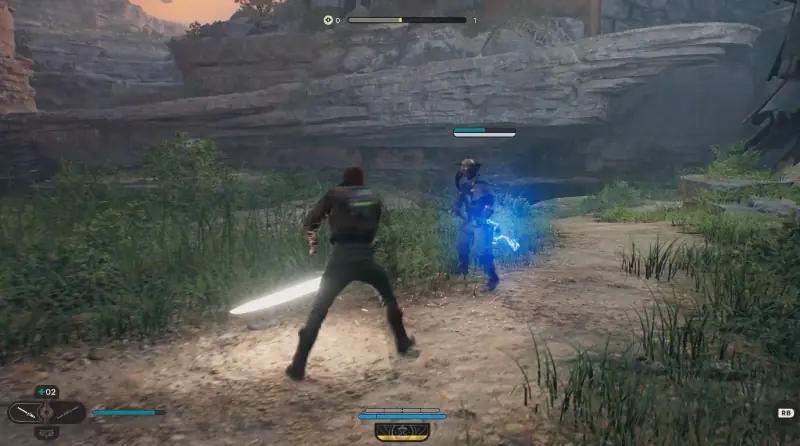Click the skill point icon beside the XP bar
The width and height of the screenshot is (800, 446).
(x=327, y=20)
